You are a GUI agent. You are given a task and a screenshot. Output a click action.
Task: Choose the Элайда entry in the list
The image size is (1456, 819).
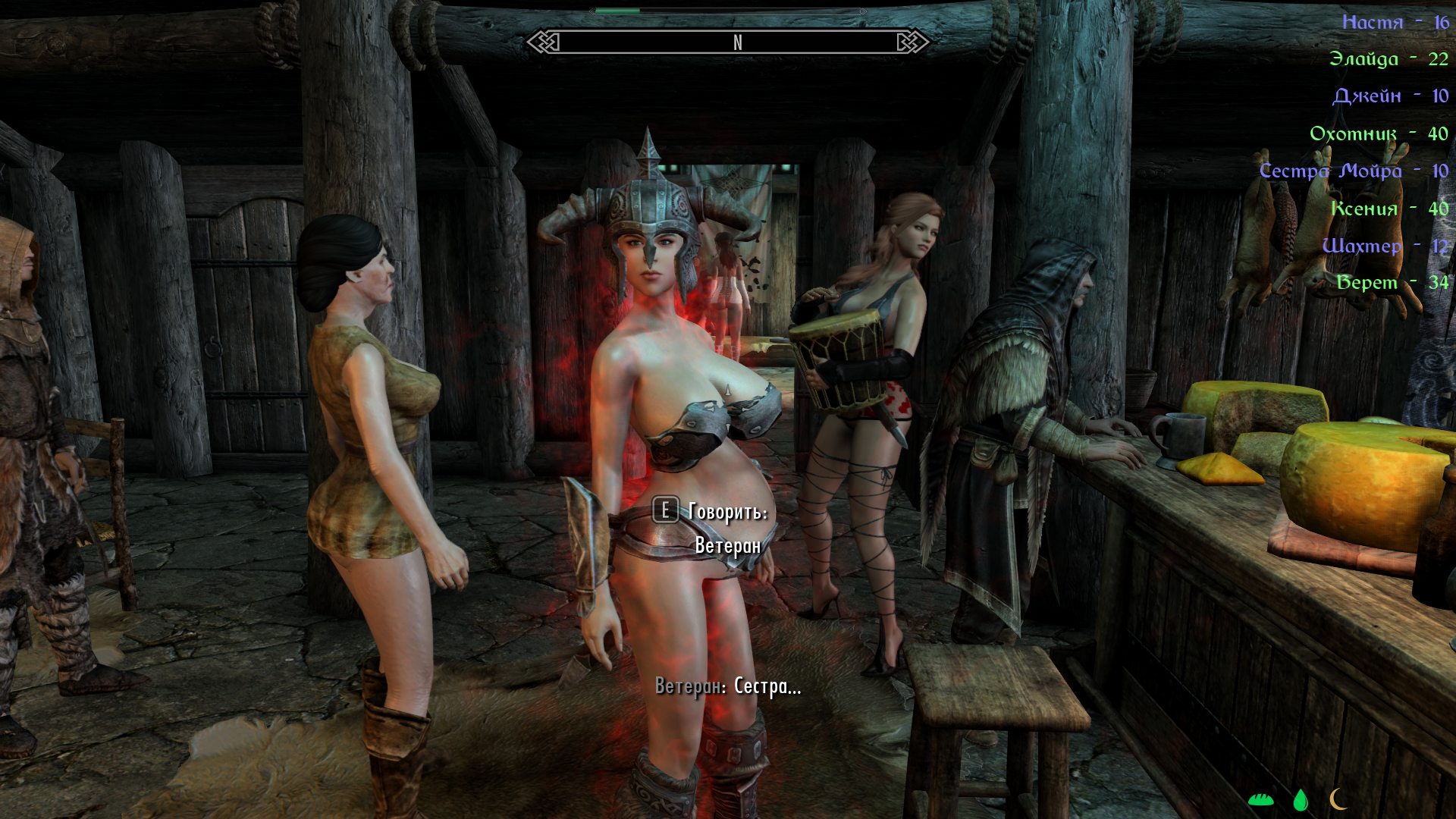coord(1388,59)
